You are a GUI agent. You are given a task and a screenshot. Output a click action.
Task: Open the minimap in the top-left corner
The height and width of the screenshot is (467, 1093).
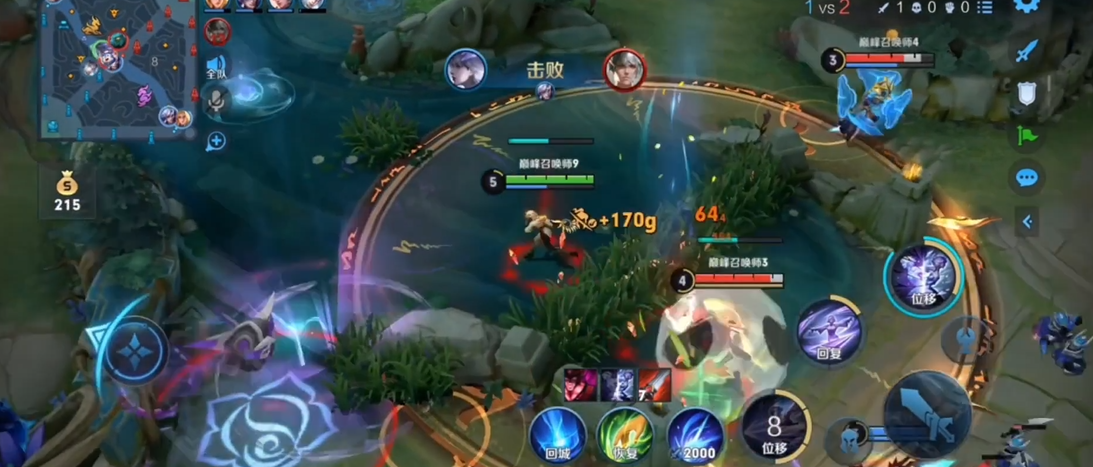coord(116,69)
